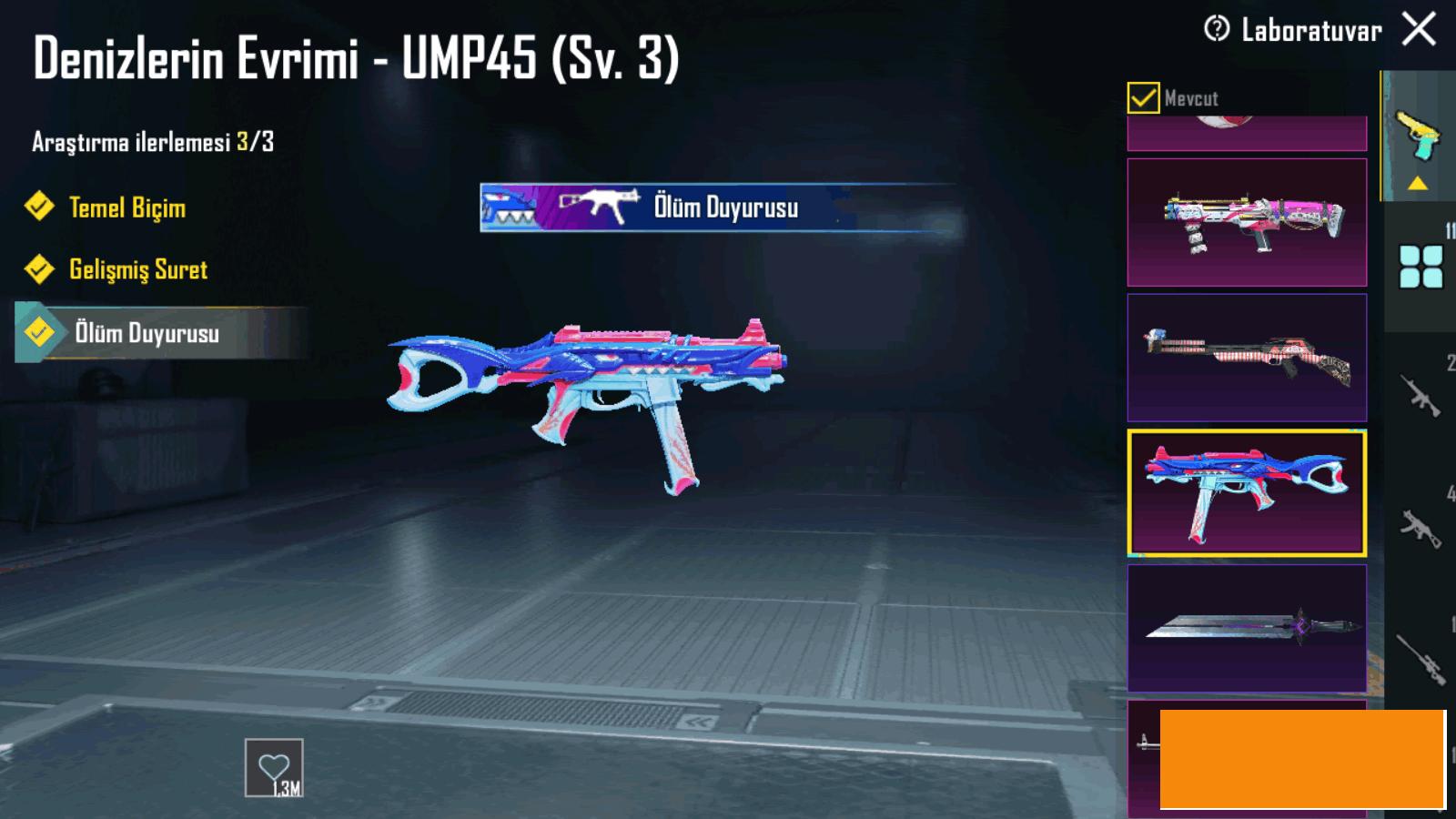This screenshot has height=819, width=1456.
Task: Open the Laboratuvar help icon
Action: pyautogui.click(x=1216, y=29)
